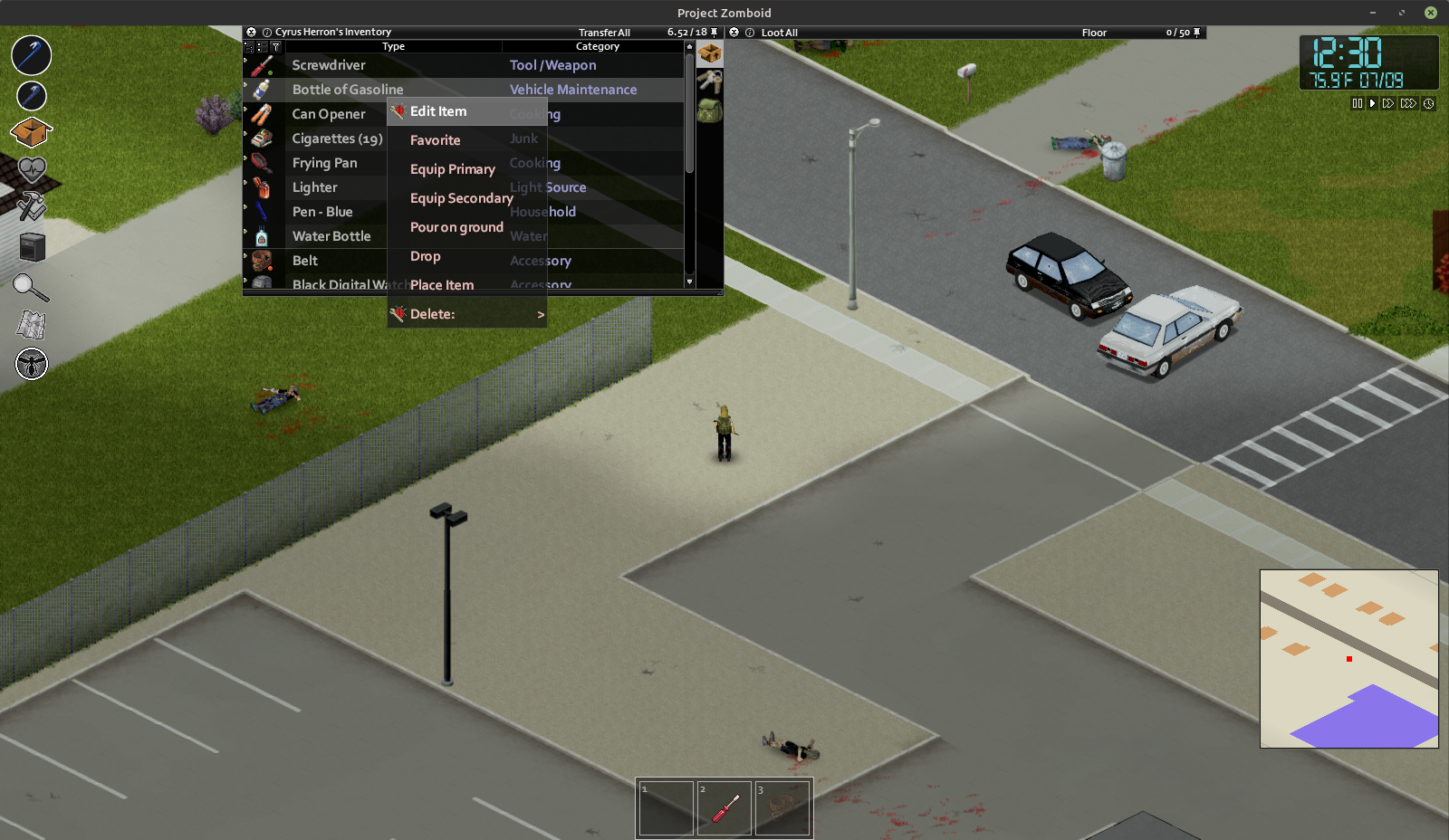
Task: Open the heart health panel icon
Action: pos(32,169)
